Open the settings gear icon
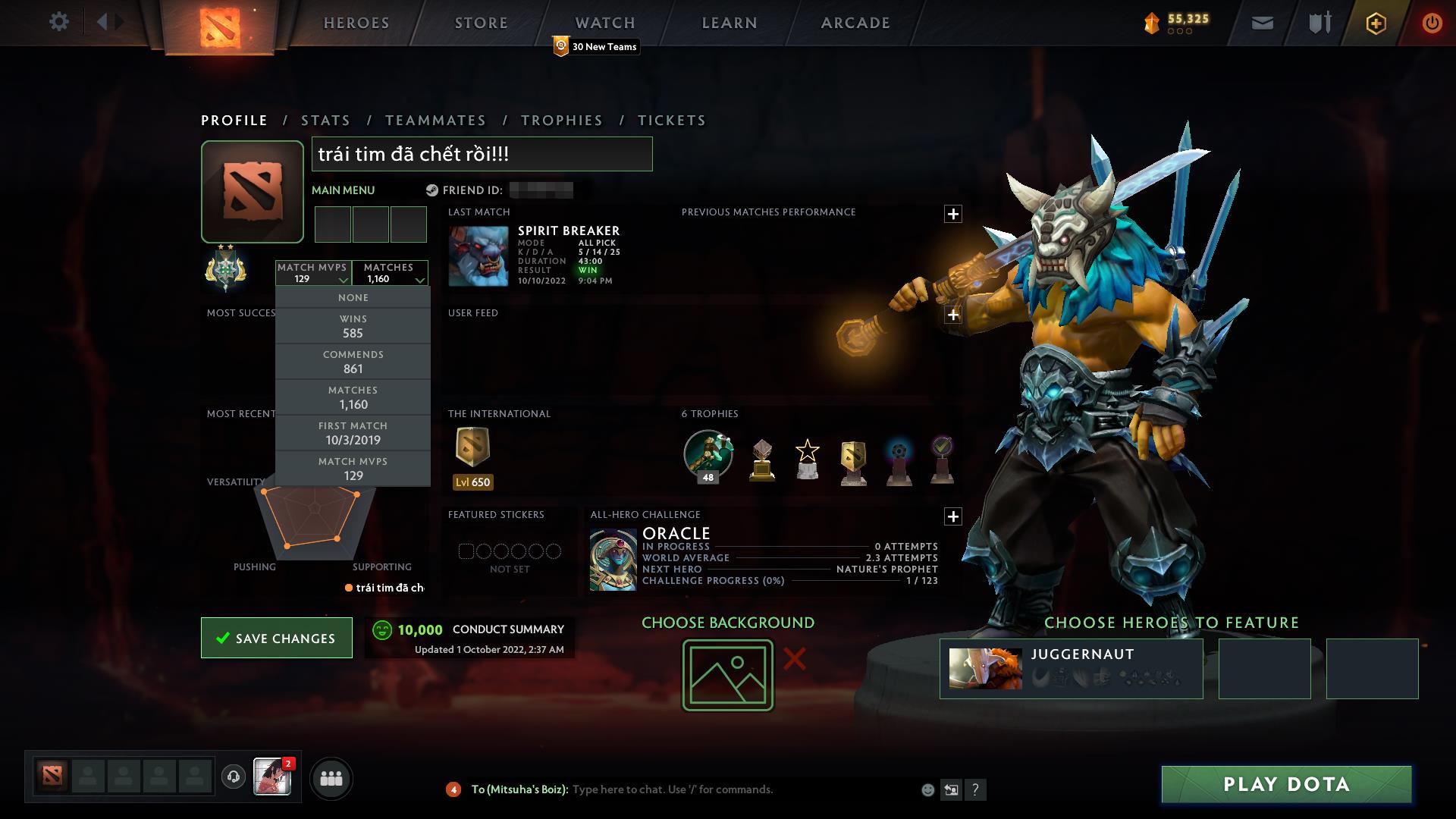The width and height of the screenshot is (1456, 819). [59, 22]
